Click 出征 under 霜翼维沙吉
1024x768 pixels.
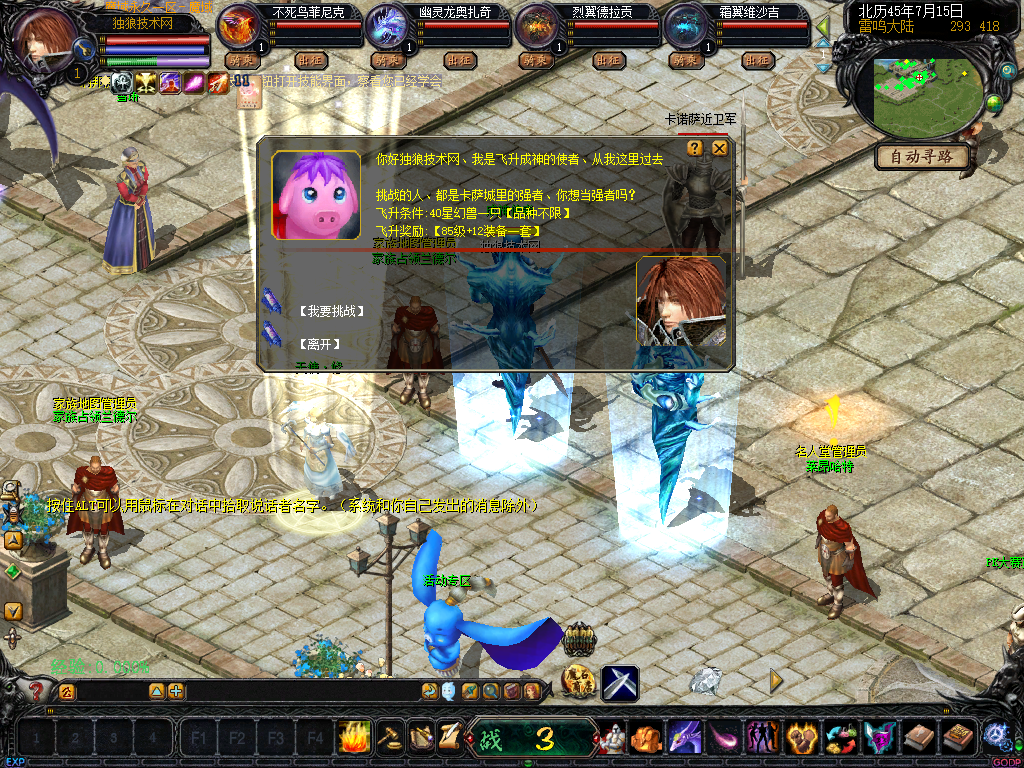pyautogui.click(x=757, y=60)
